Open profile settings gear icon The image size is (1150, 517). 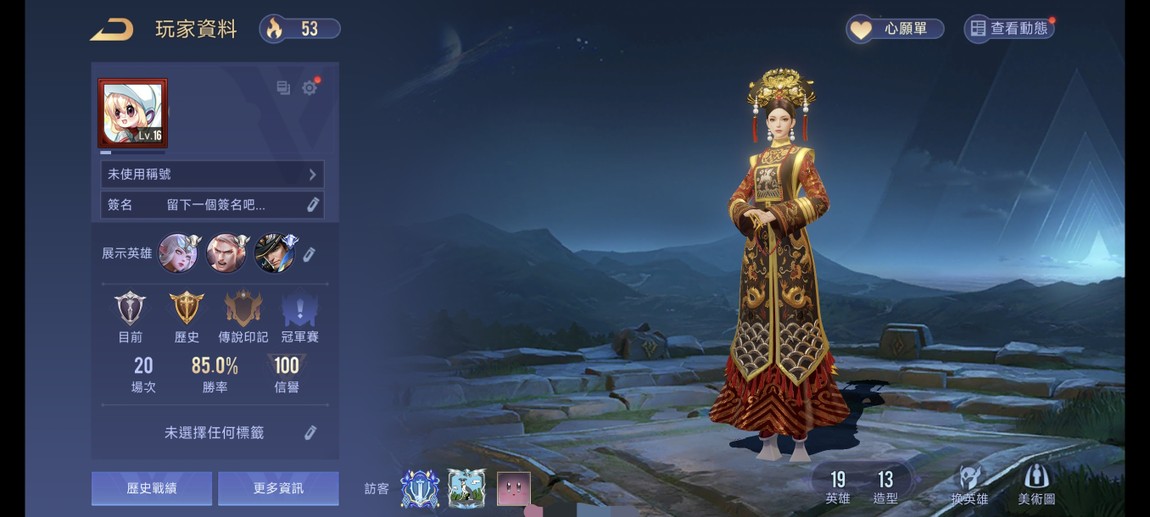pos(310,88)
